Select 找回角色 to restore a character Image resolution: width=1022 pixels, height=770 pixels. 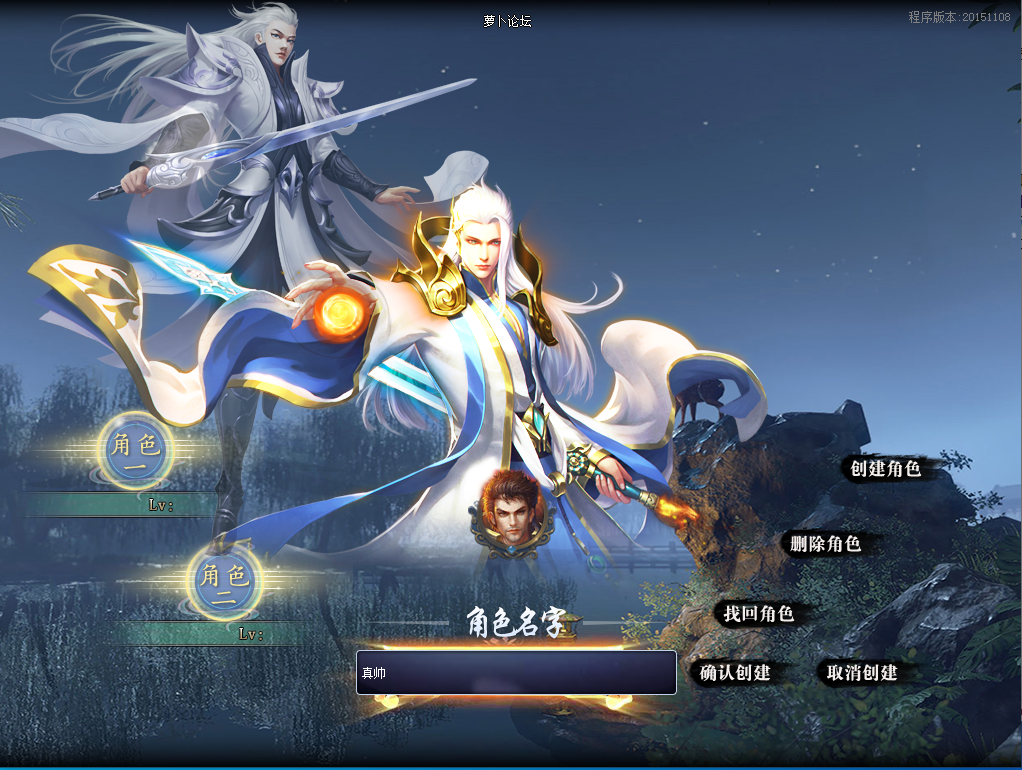pos(758,614)
